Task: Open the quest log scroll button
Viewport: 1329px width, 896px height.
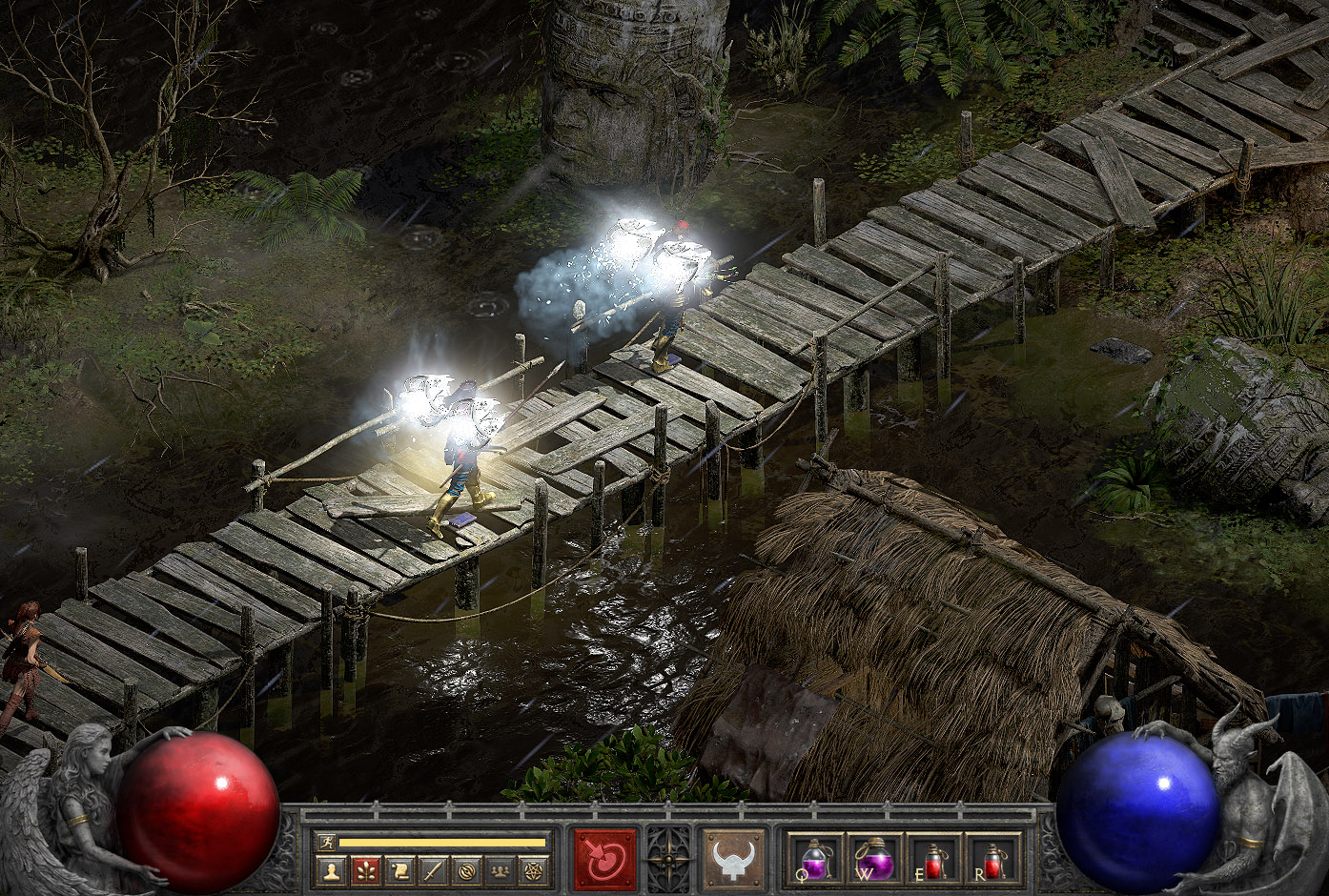Action: pos(399,870)
